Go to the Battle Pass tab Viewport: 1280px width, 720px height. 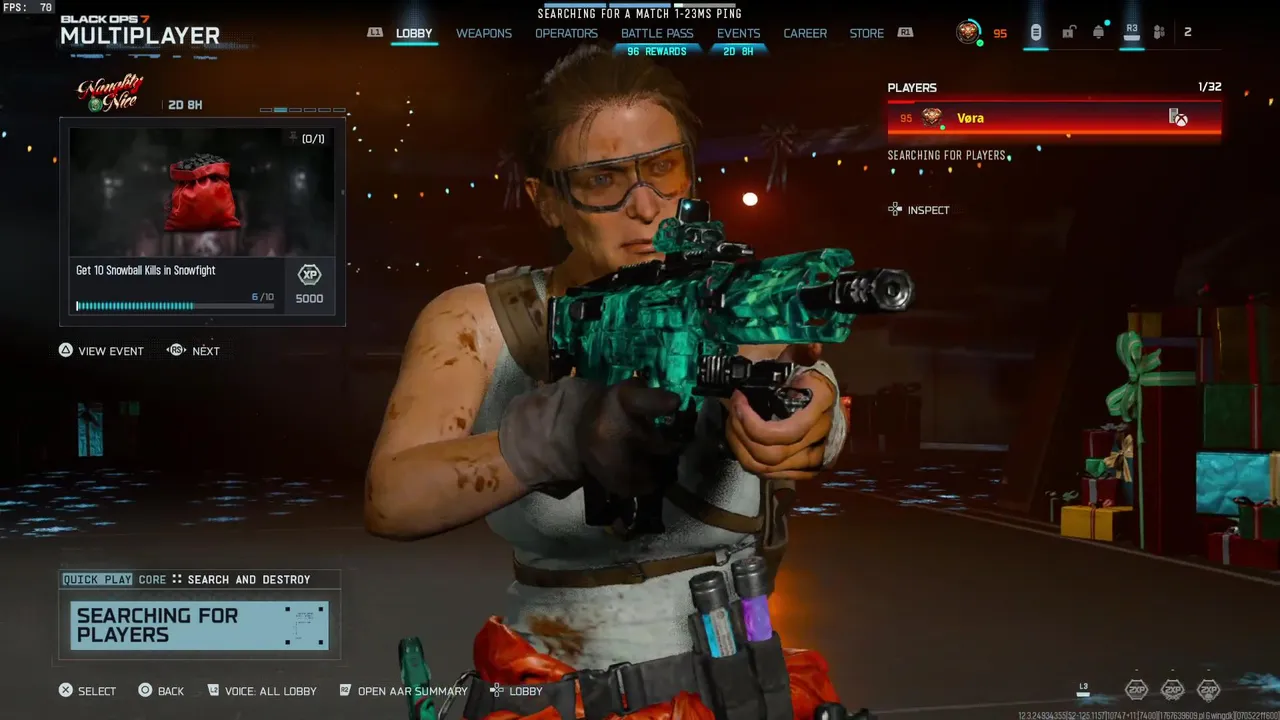657,33
